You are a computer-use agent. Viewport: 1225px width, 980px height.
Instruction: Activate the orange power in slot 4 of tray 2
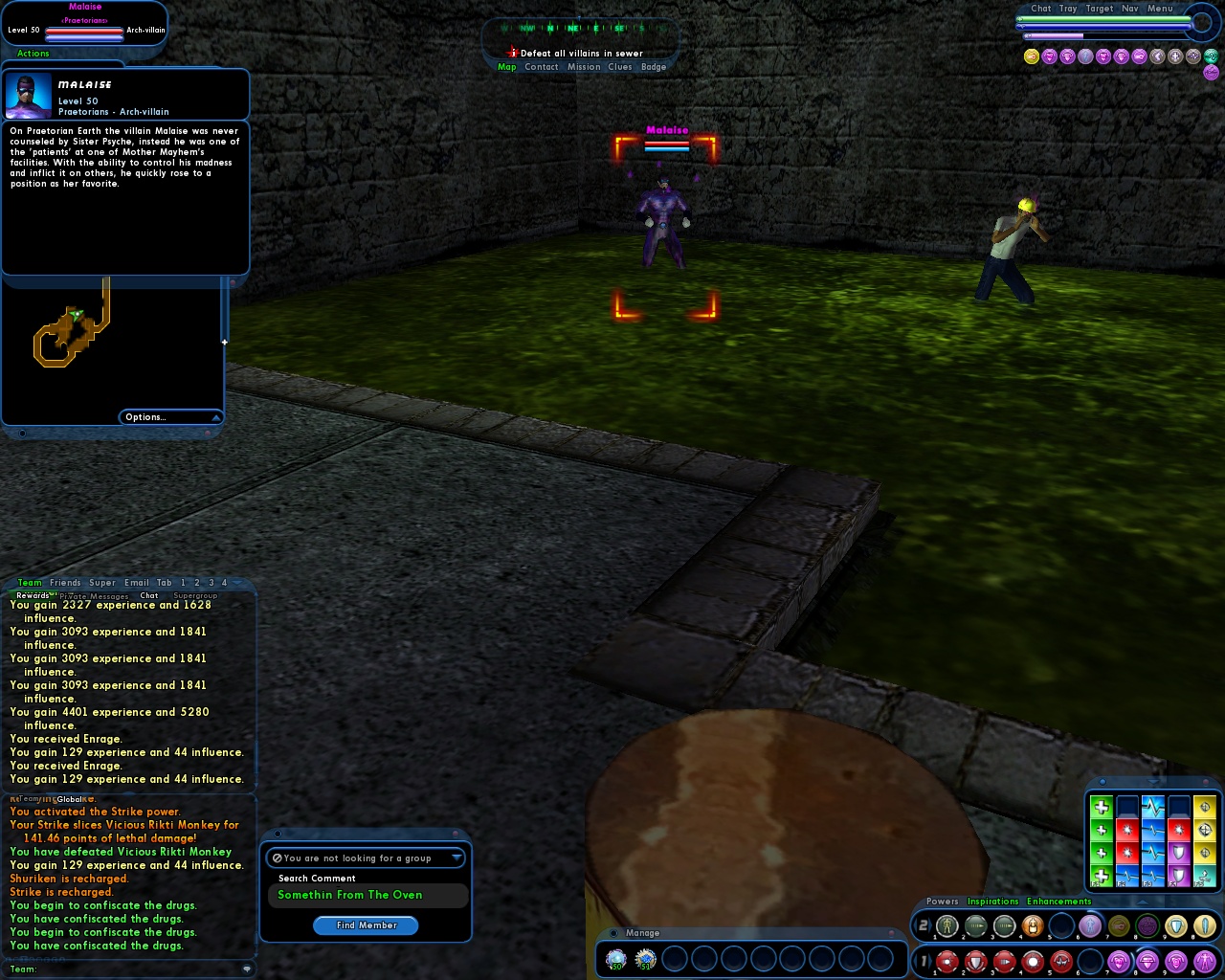pos(1032,924)
